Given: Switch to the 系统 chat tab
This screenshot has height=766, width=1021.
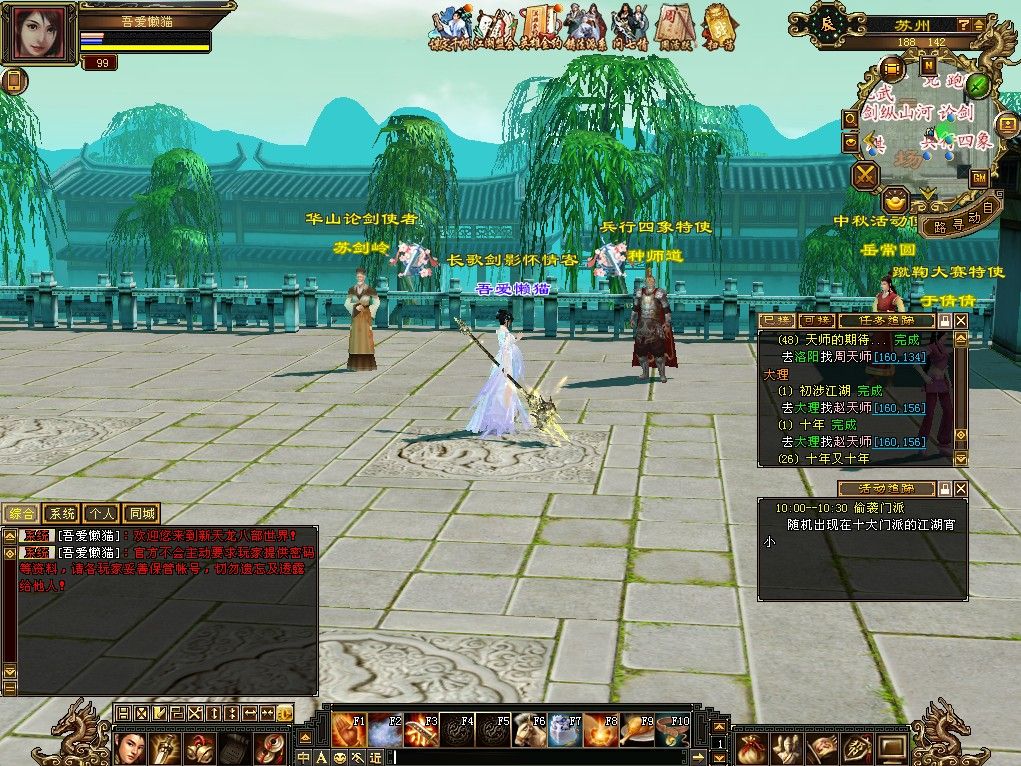Looking at the screenshot, I should point(62,514).
